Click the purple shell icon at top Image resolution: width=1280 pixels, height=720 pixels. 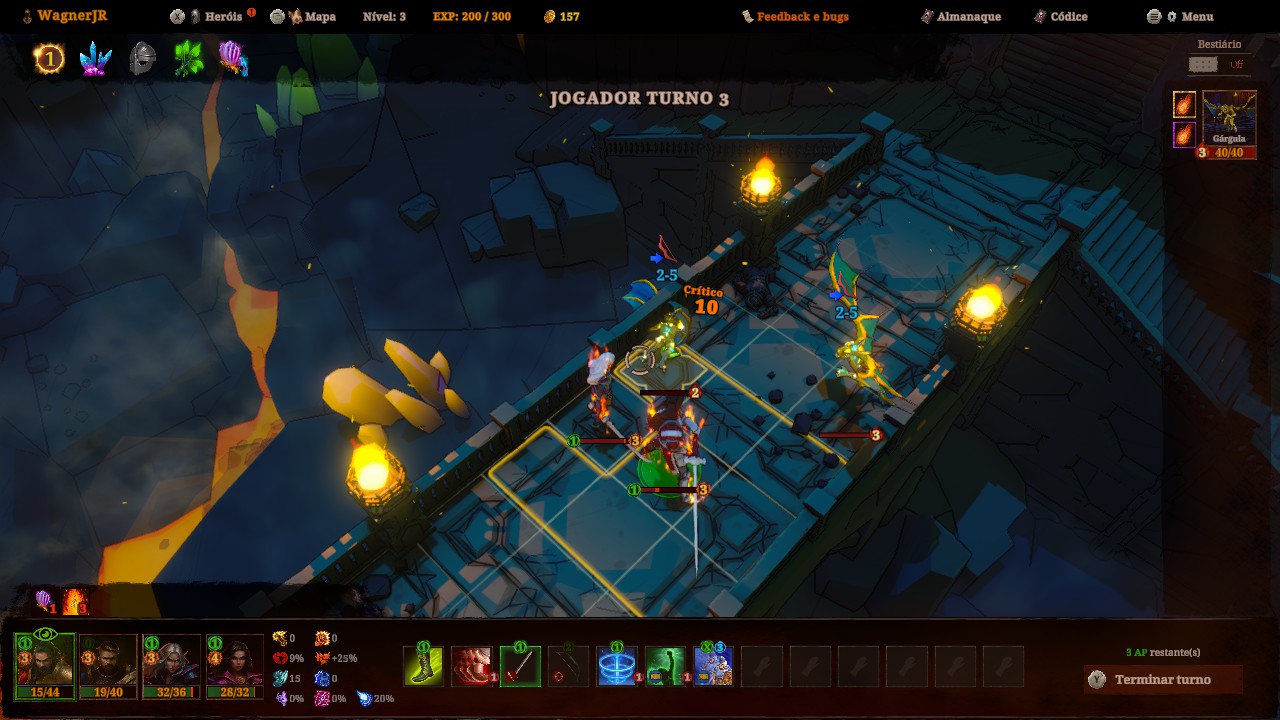click(233, 59)
